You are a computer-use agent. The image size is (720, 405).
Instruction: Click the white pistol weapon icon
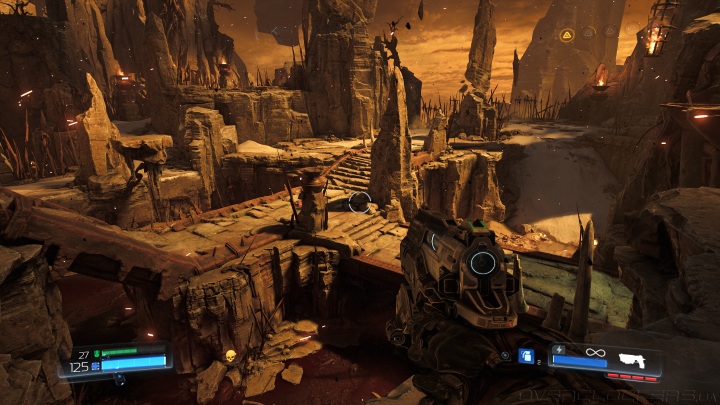click(634, 359)
